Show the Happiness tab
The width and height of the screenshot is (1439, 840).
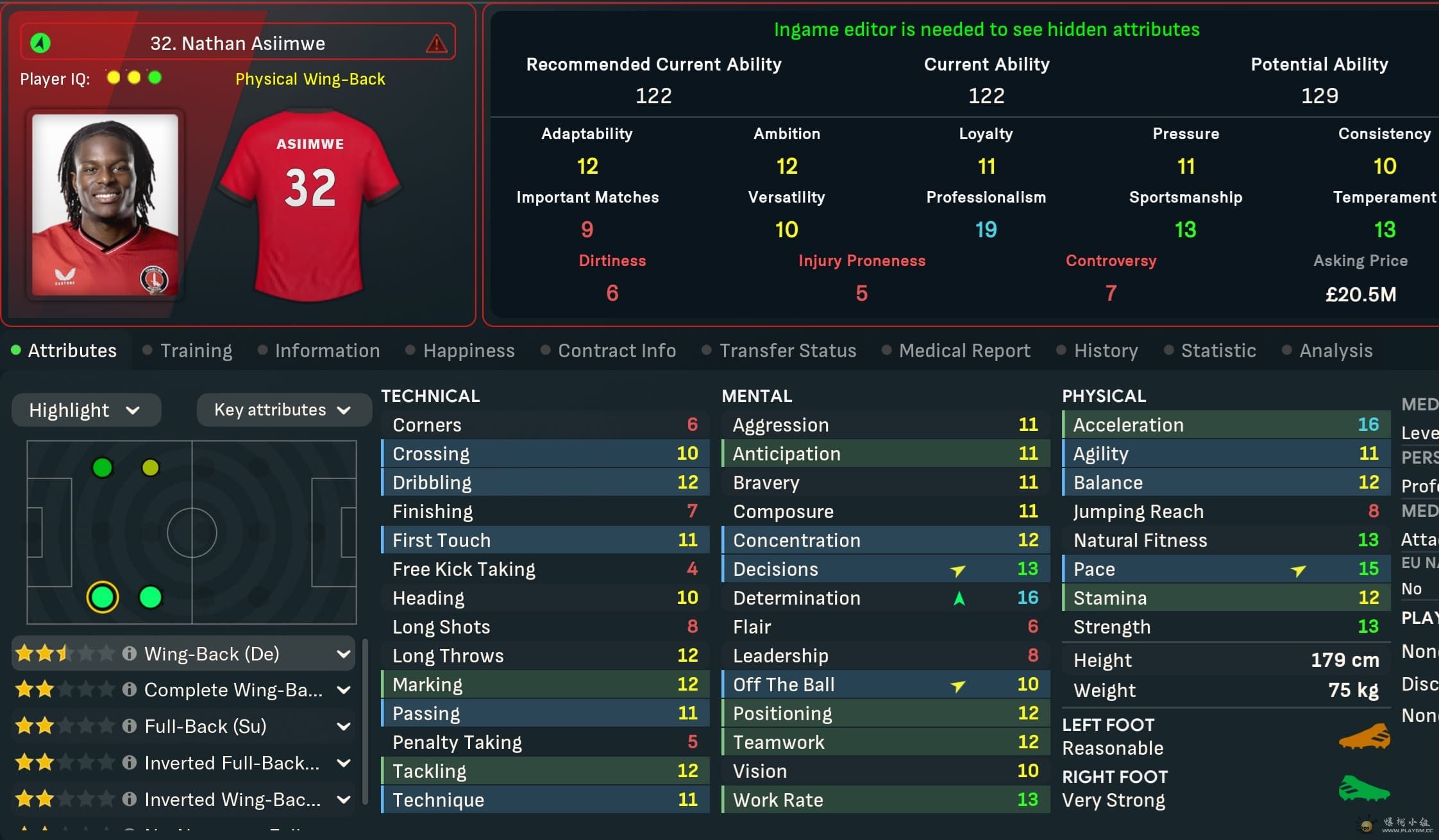pyautogui.click(x=468, y=351)
